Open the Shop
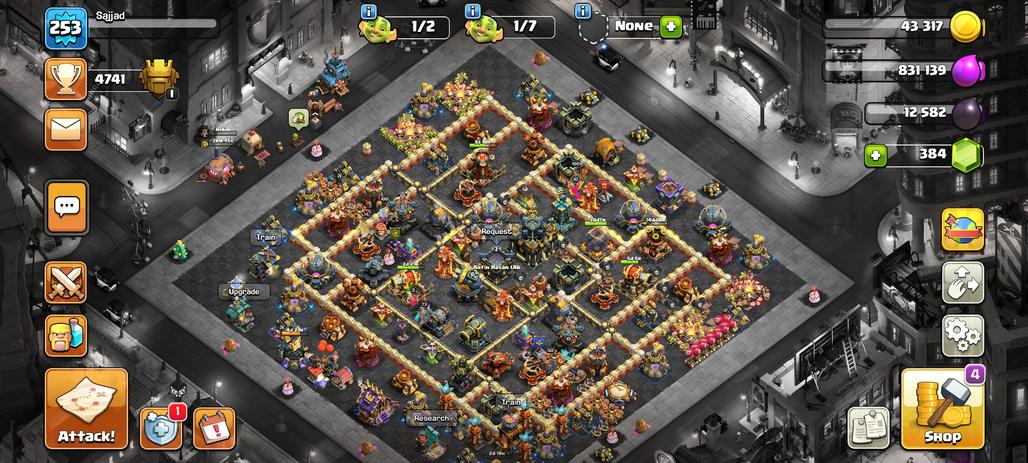 [x=942, y=409]
